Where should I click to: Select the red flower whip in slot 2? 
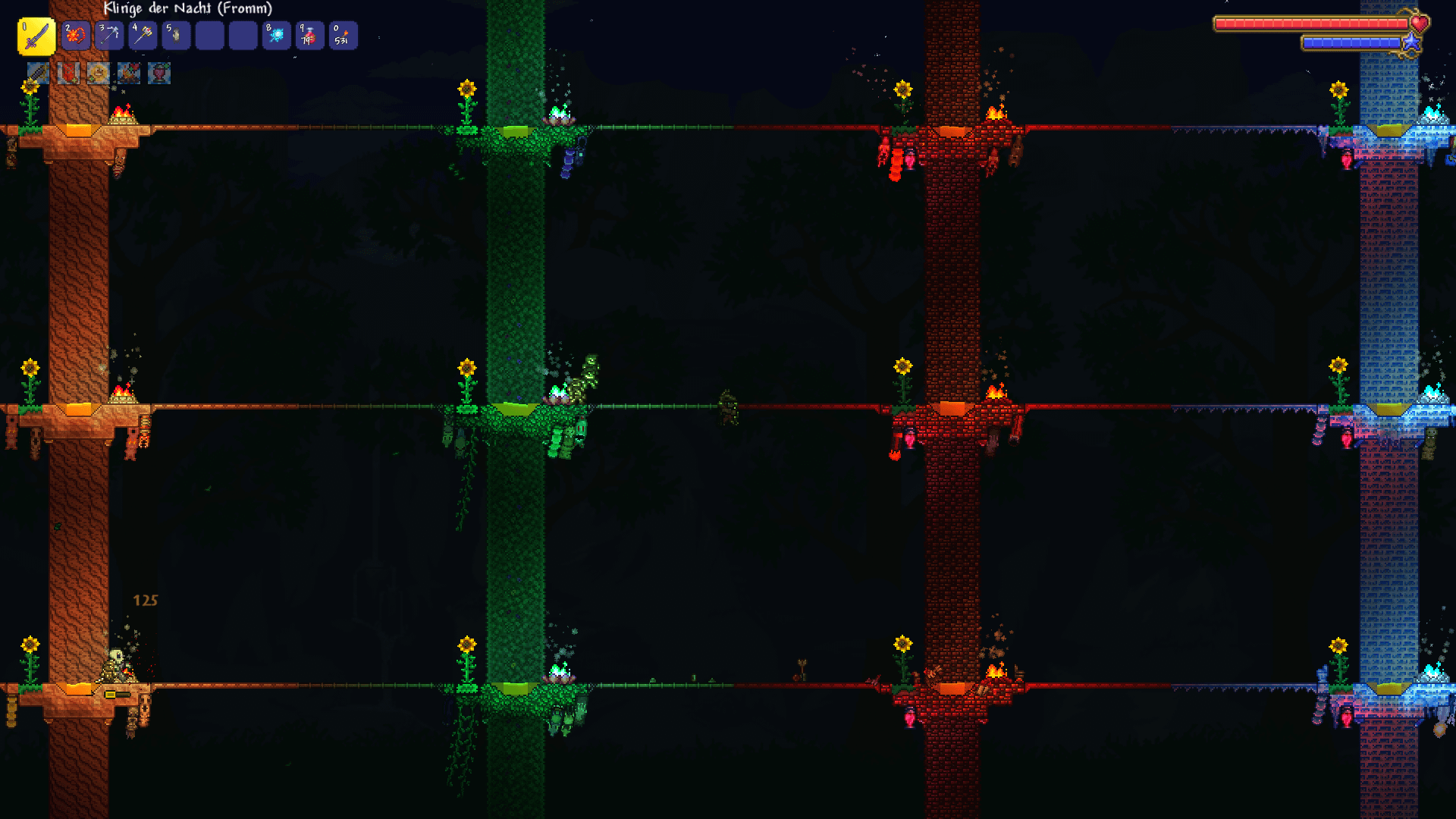click(75, 36)
